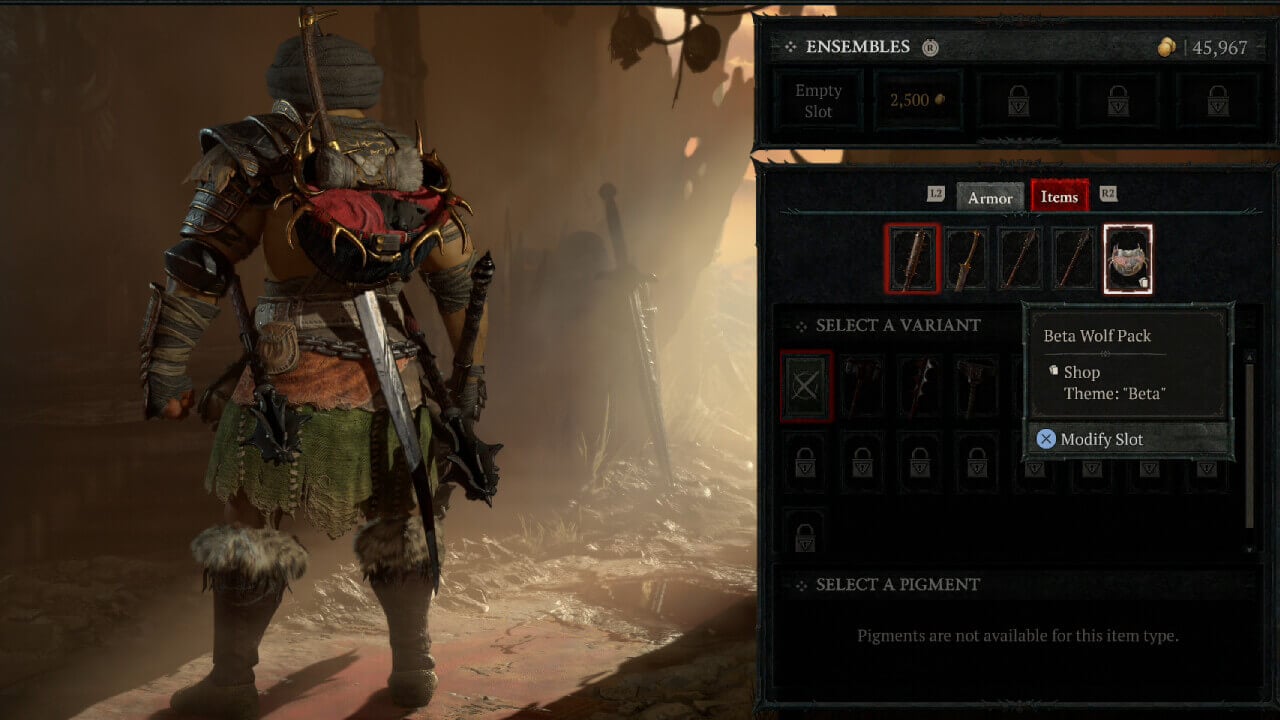This screenshot has height=720, width=1280.
Task: Select the fourth staff item icon
Action: 1074,257
